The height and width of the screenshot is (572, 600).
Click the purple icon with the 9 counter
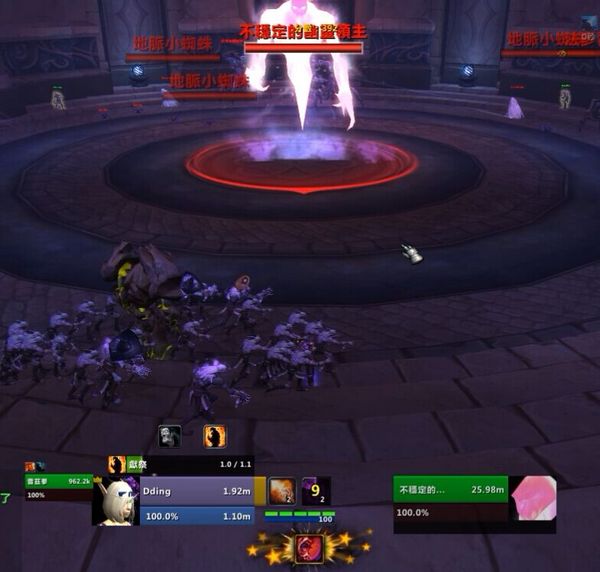tap(315, 490)
